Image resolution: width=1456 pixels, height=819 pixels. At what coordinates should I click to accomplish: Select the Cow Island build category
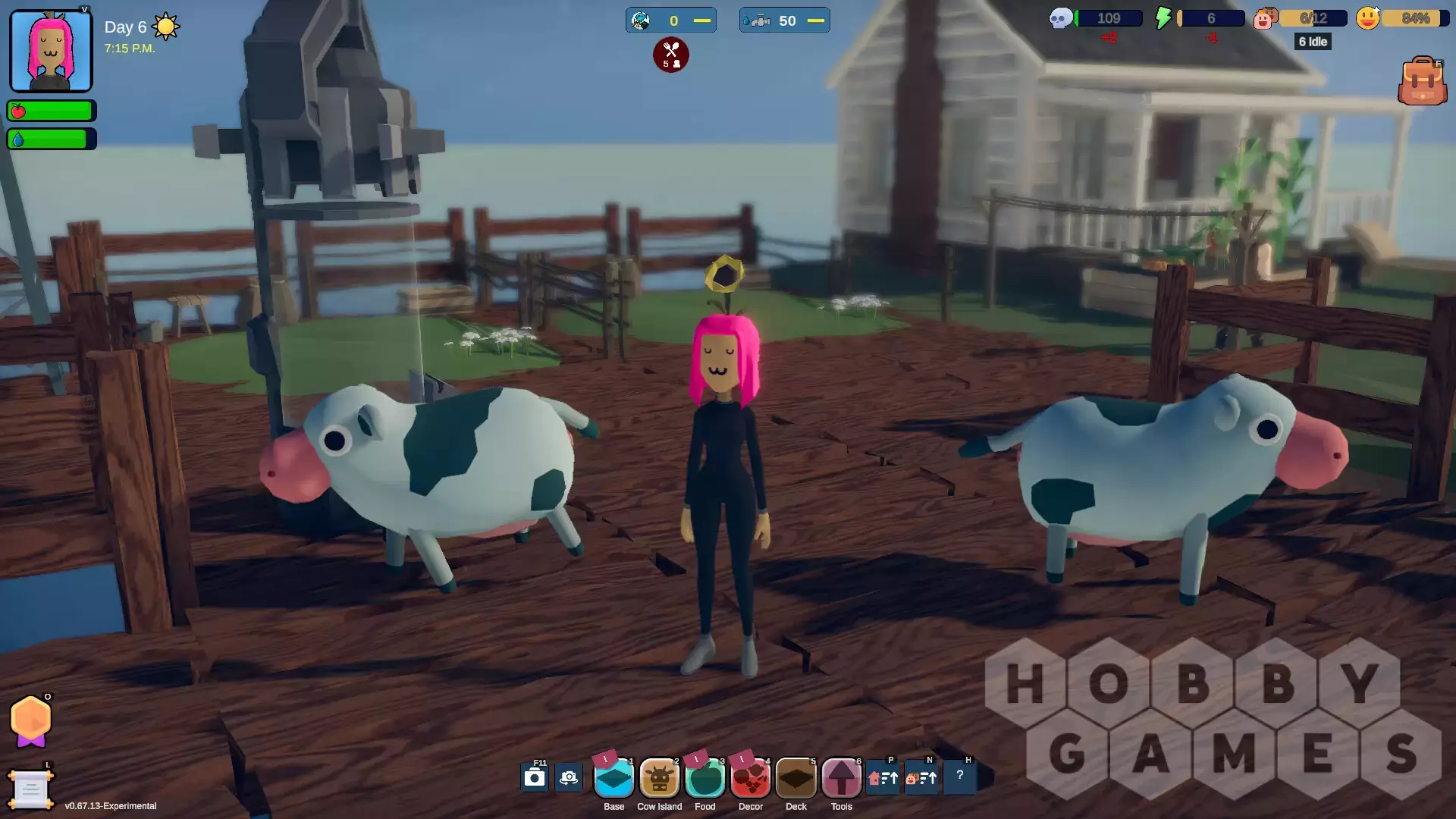coord(659,778)
